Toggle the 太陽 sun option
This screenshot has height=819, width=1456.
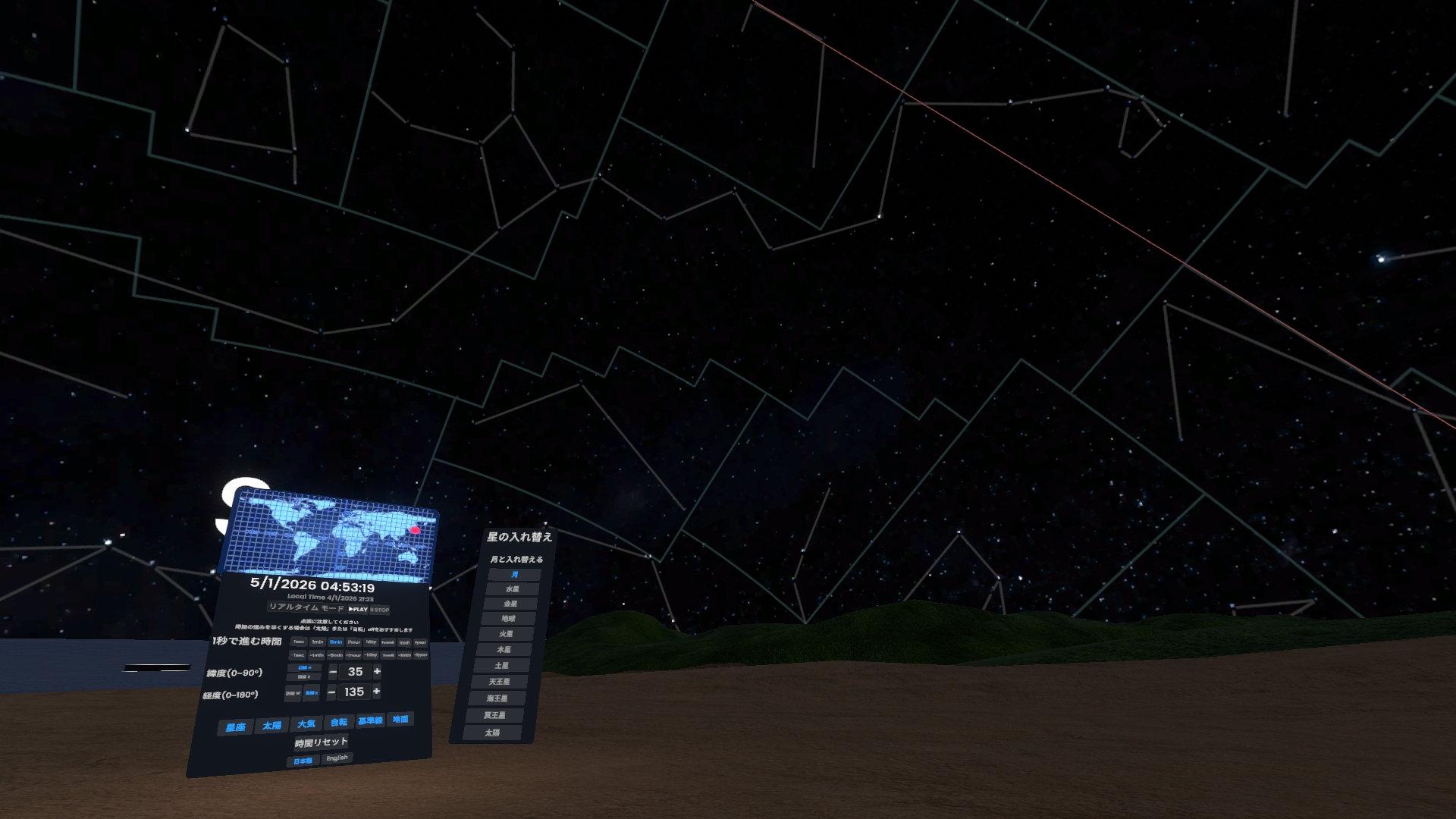click(x=271, y=726)
